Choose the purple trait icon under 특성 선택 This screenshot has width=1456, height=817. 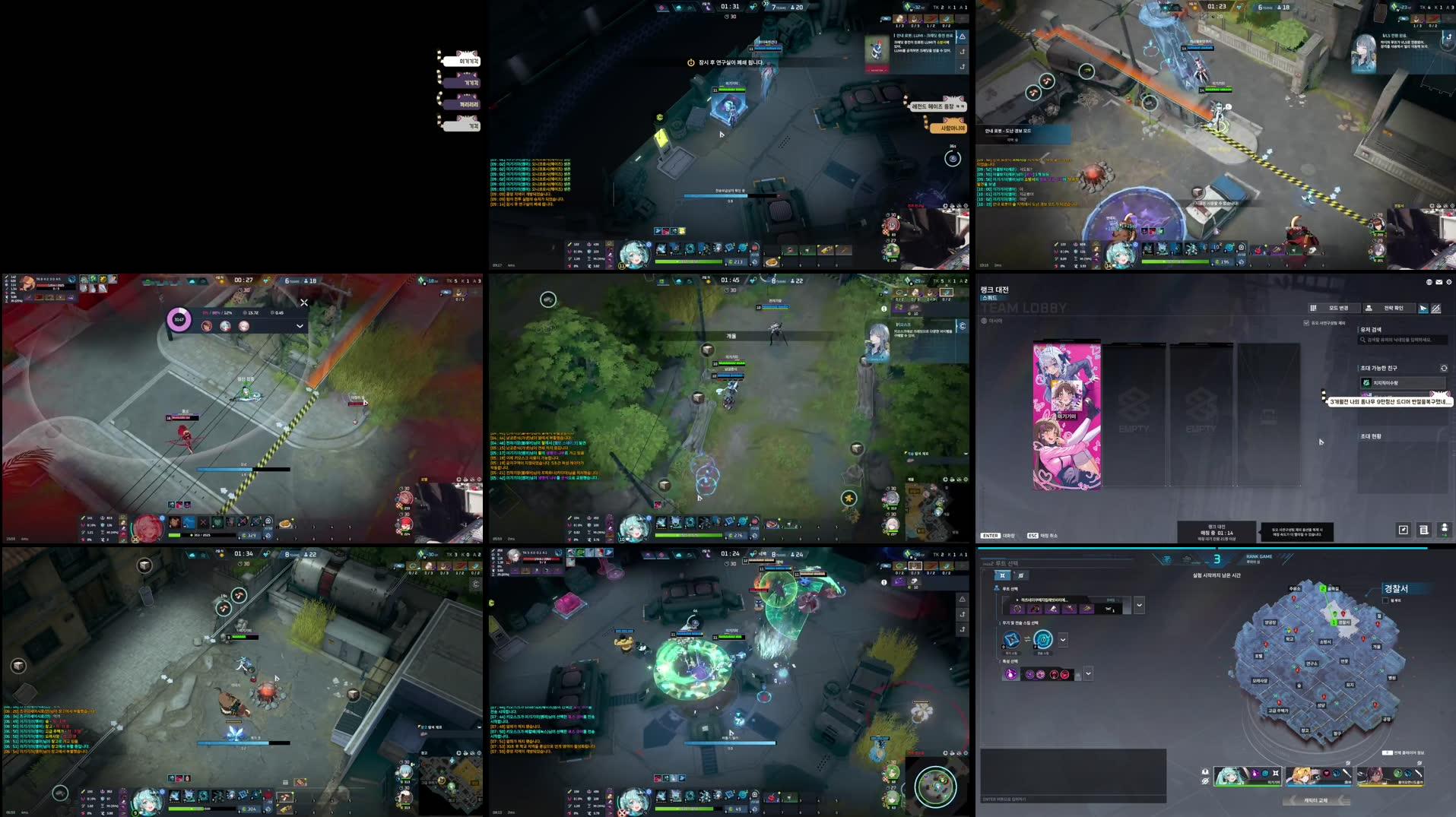1011,673
